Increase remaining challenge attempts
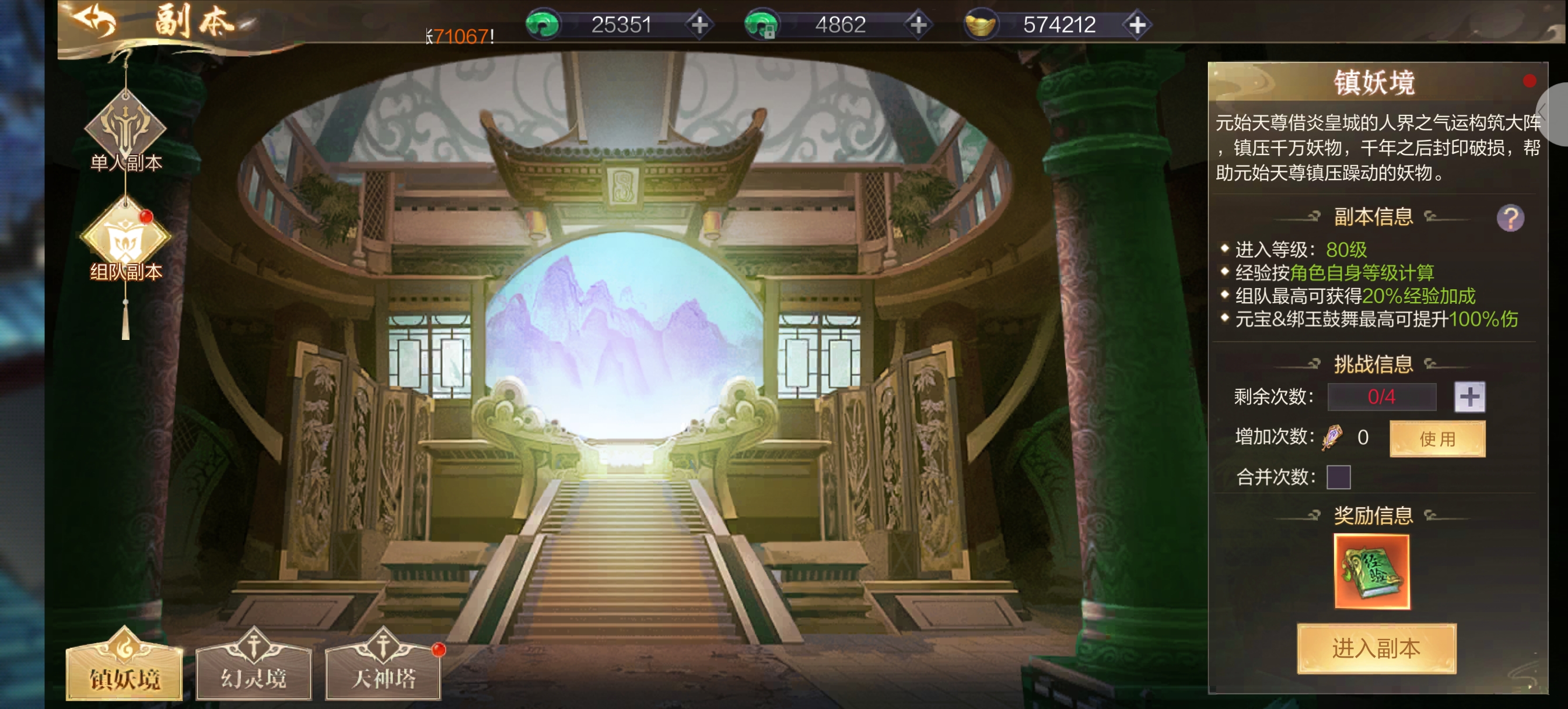 (x=1469, y=397)
